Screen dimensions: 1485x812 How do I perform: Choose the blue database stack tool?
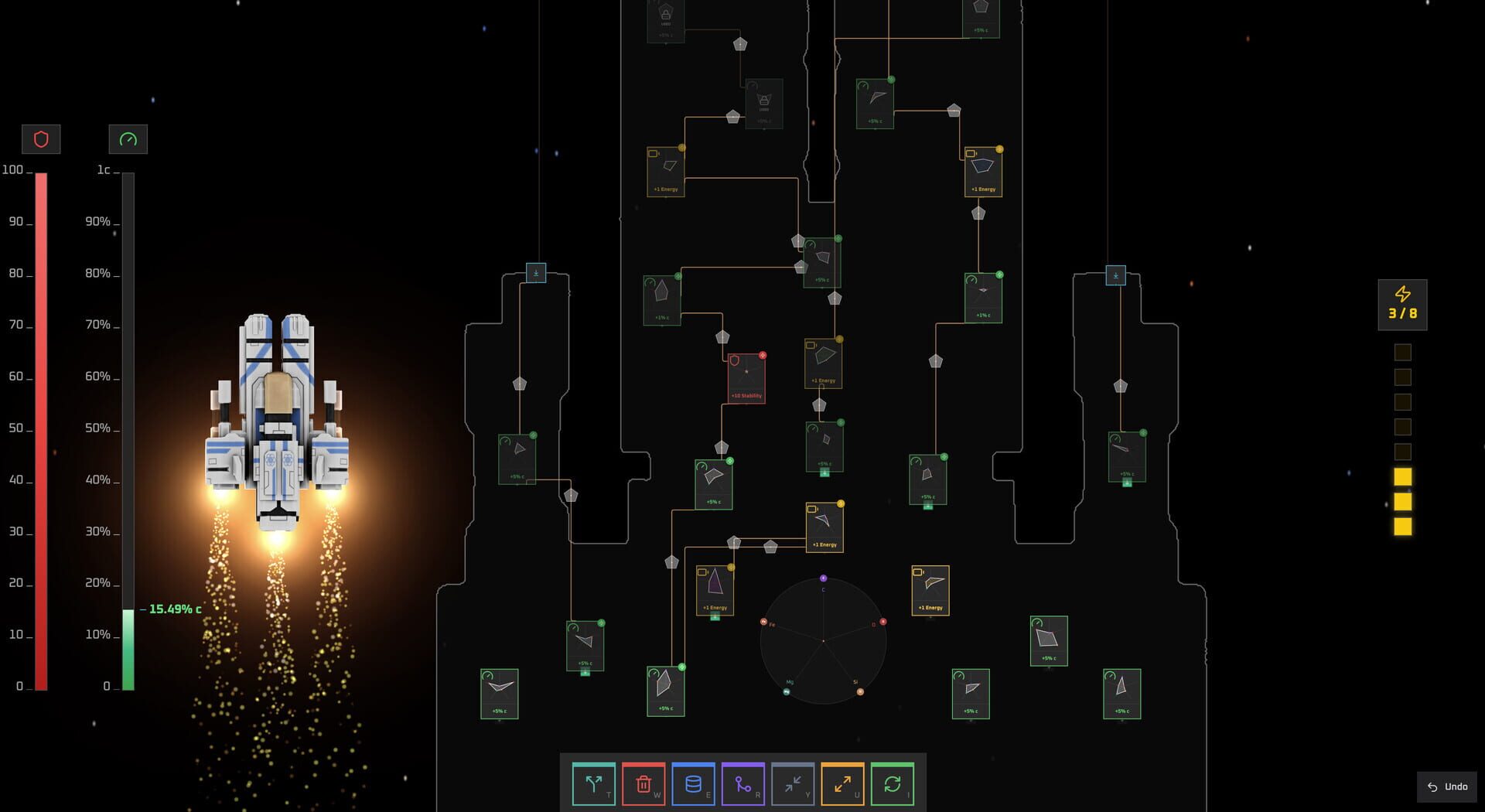coord(693,784)
